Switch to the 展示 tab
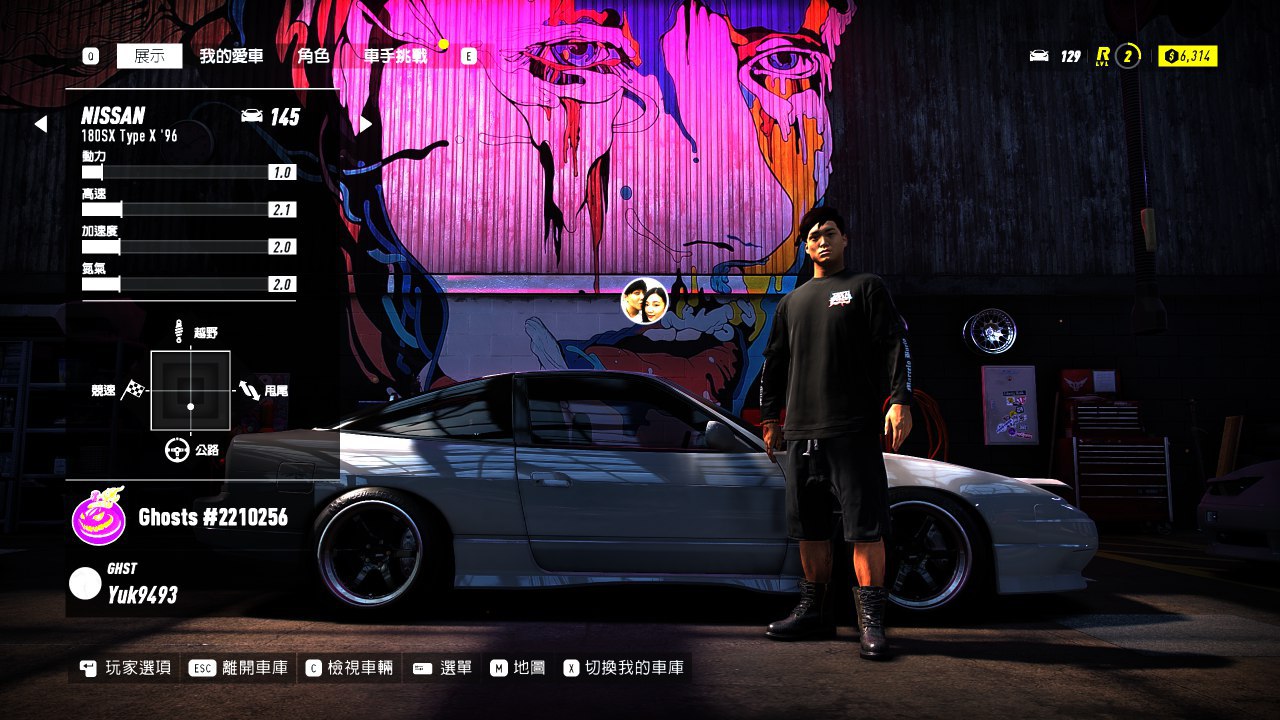 click(149, 56)
